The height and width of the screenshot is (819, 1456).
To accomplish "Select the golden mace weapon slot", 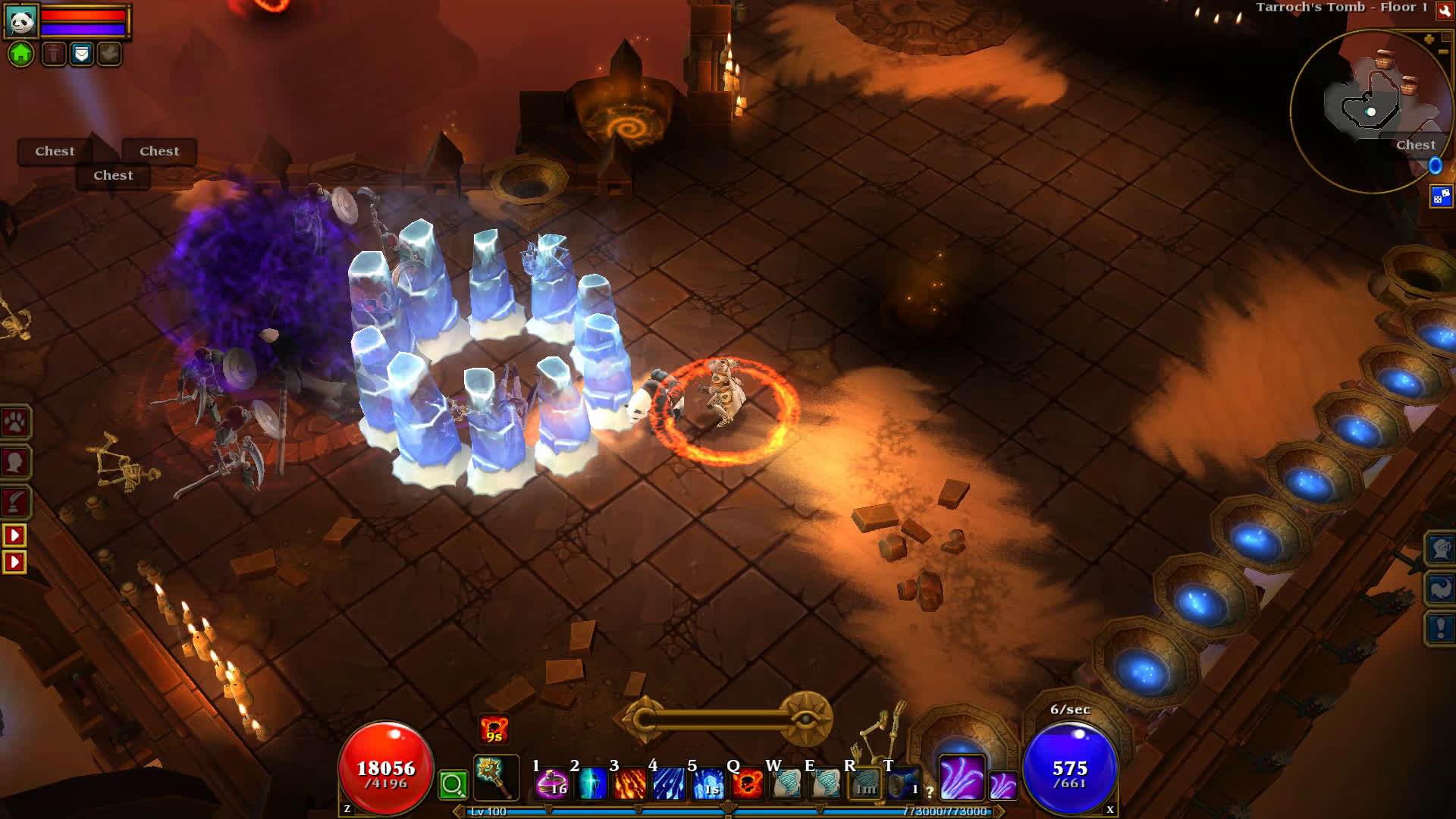I will 496,778.
